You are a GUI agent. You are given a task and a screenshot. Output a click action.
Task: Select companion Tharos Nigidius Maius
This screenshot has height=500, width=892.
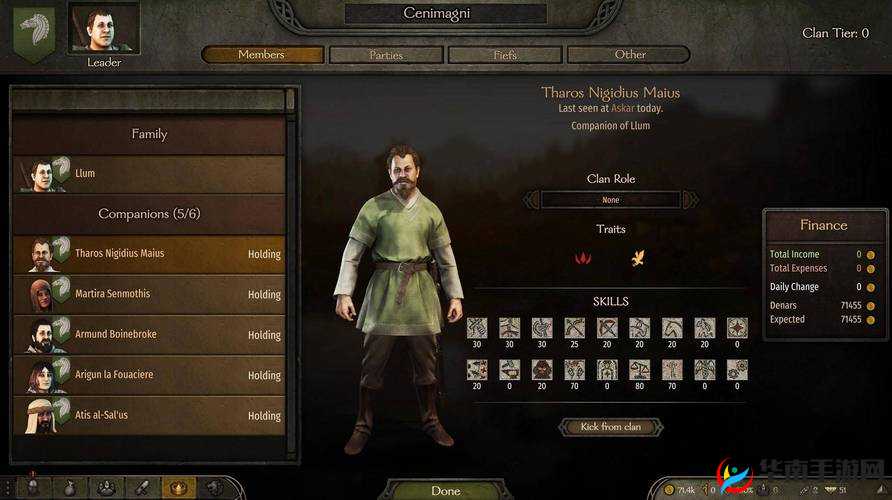tap(150, 254)
